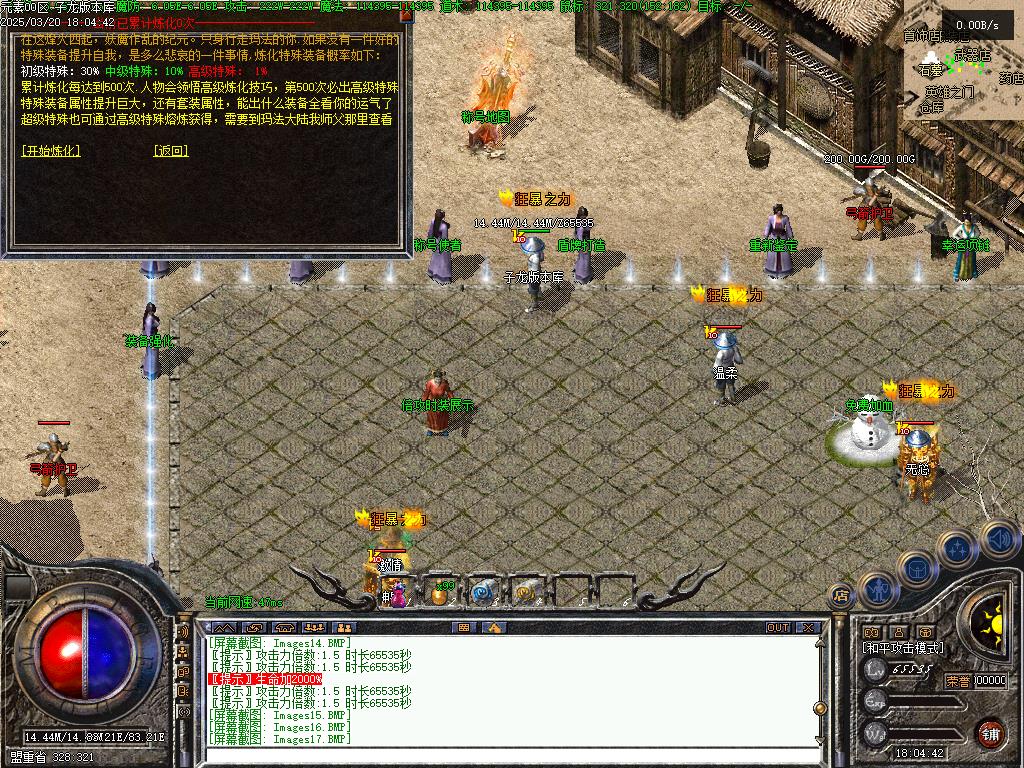Use the red potion in hotbar slot 1
This screenshot has height=768, width=1024.
pyautogui.click(x=398, y=594)
